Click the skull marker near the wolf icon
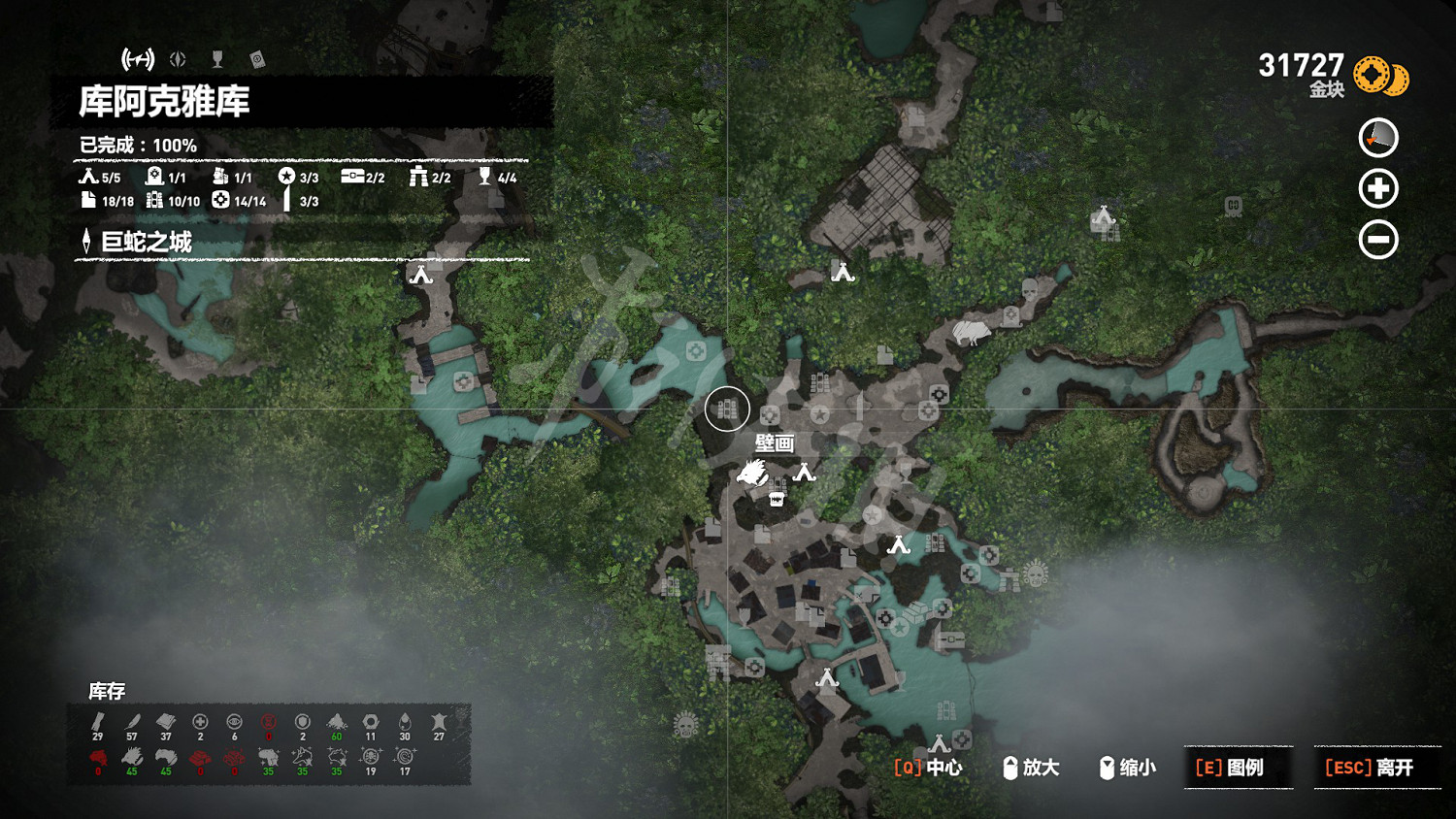 tap(1030, 289)
